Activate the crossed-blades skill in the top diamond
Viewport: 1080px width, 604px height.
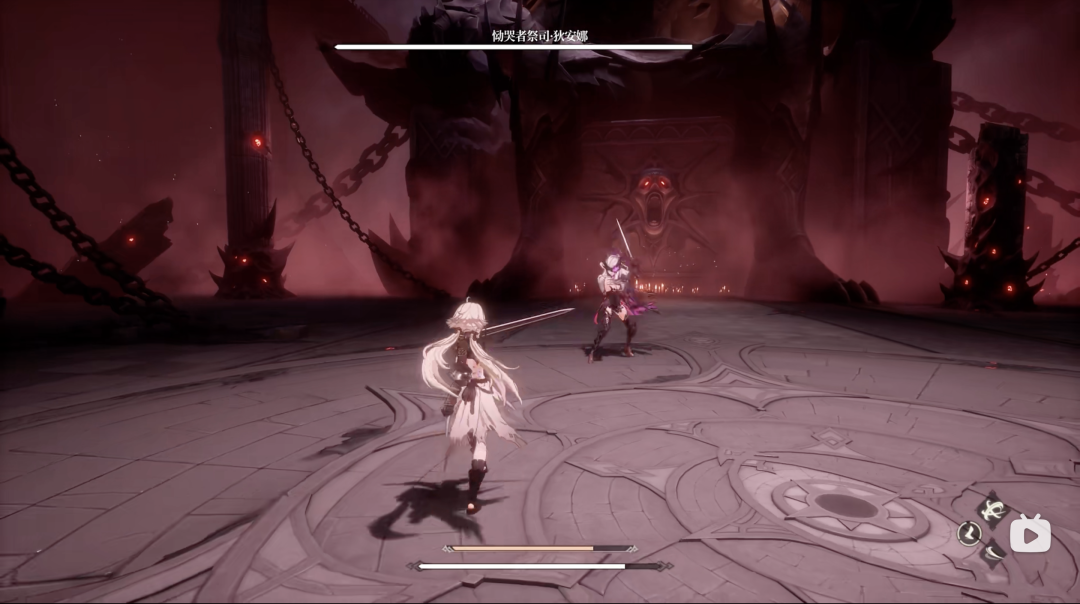(992, 510)
